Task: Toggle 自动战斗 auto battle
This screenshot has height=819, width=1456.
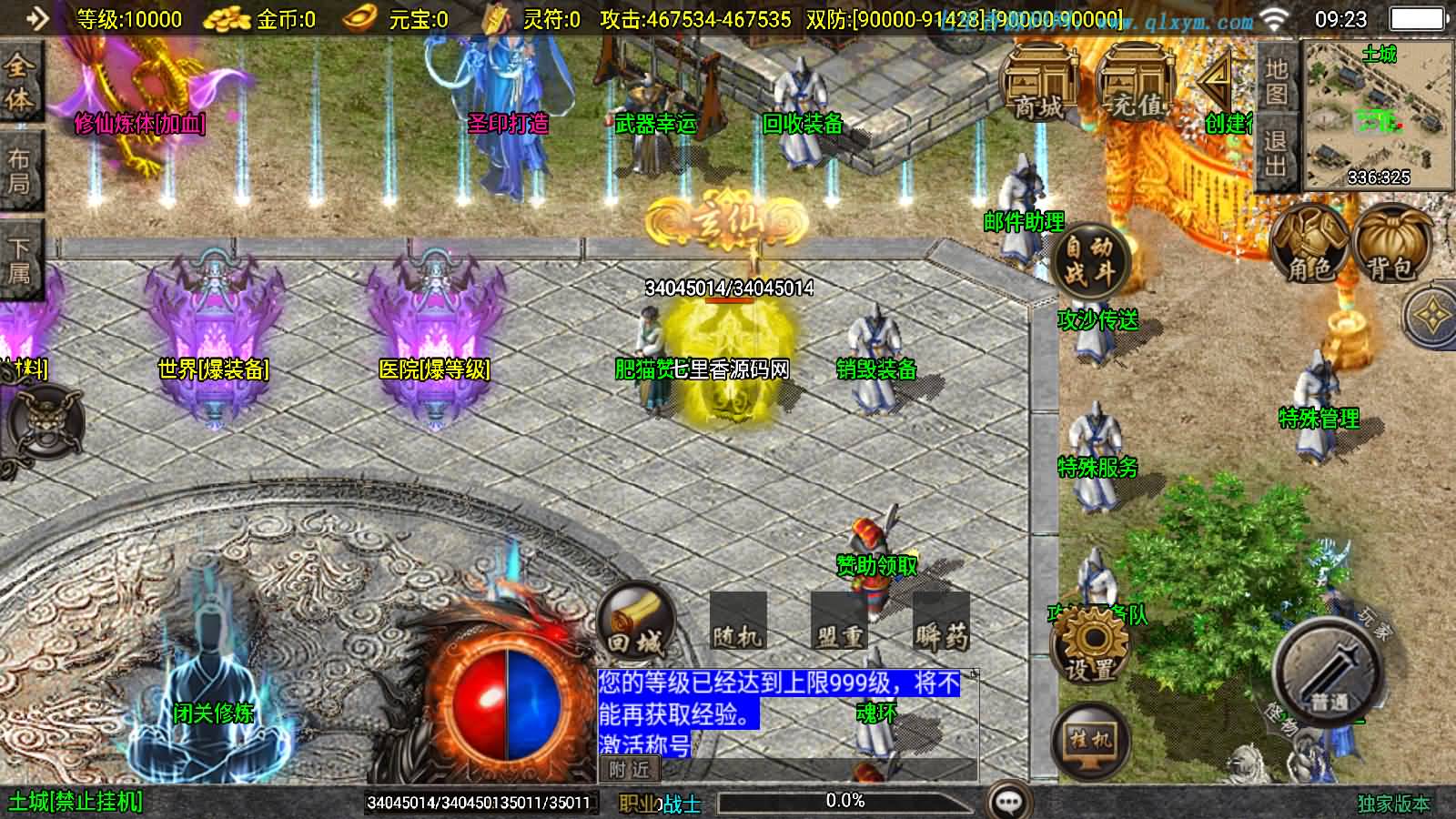Action: pyautogui.click(x=1088, y=259)
